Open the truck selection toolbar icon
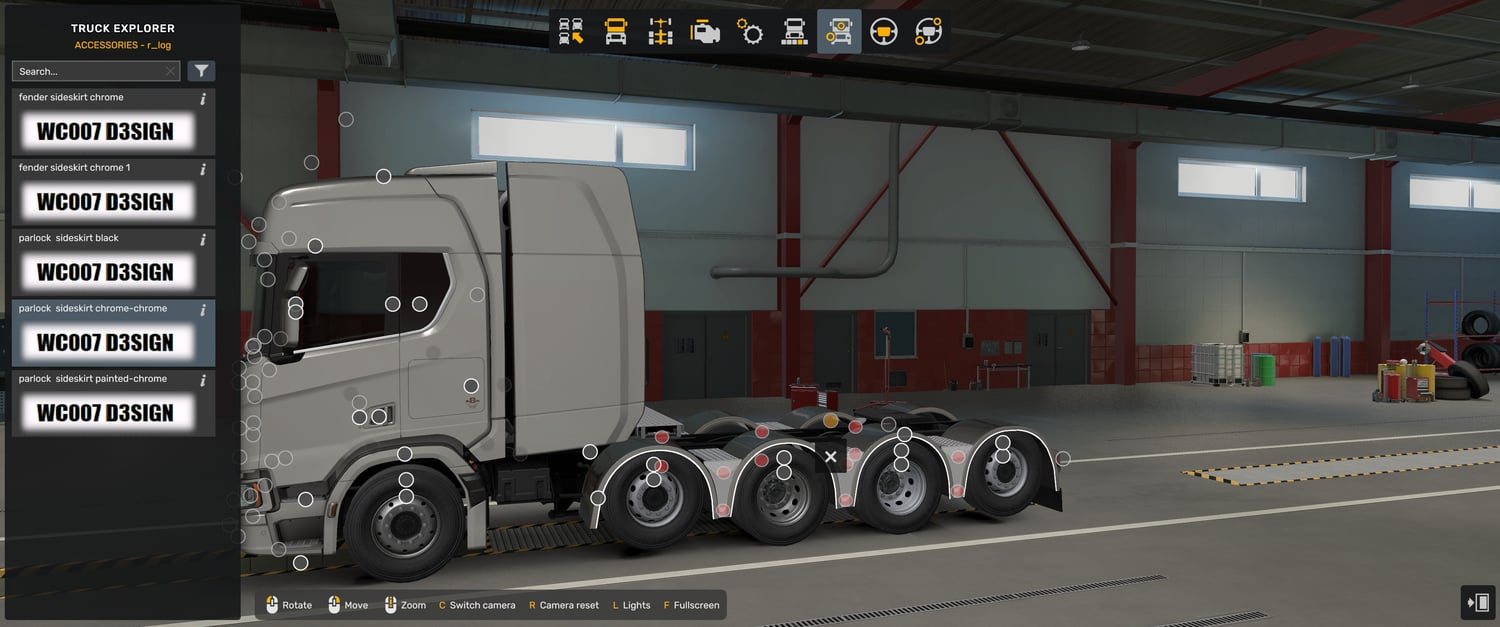Screen dimensions: 1500x627 571,32
